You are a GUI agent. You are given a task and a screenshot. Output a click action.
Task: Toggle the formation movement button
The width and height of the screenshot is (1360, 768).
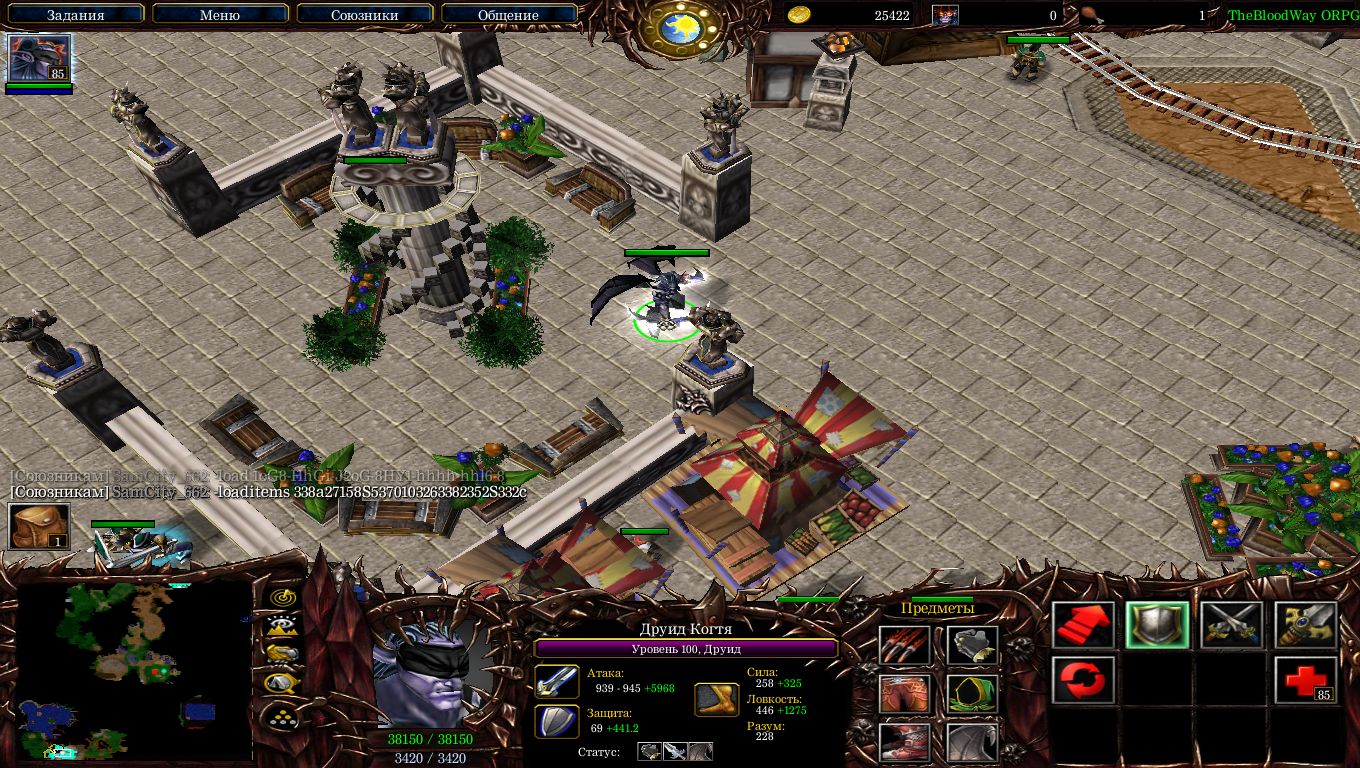point(284,715)
